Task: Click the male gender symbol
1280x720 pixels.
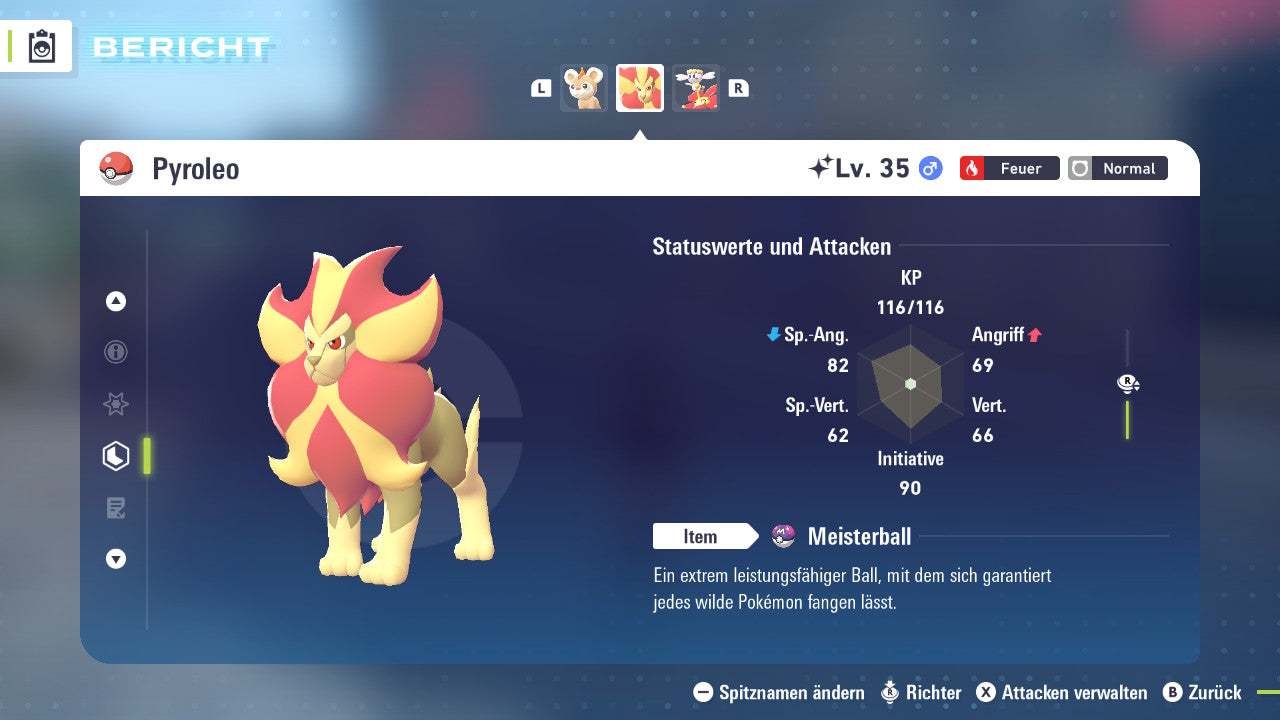Action: [x=929, y=169]
